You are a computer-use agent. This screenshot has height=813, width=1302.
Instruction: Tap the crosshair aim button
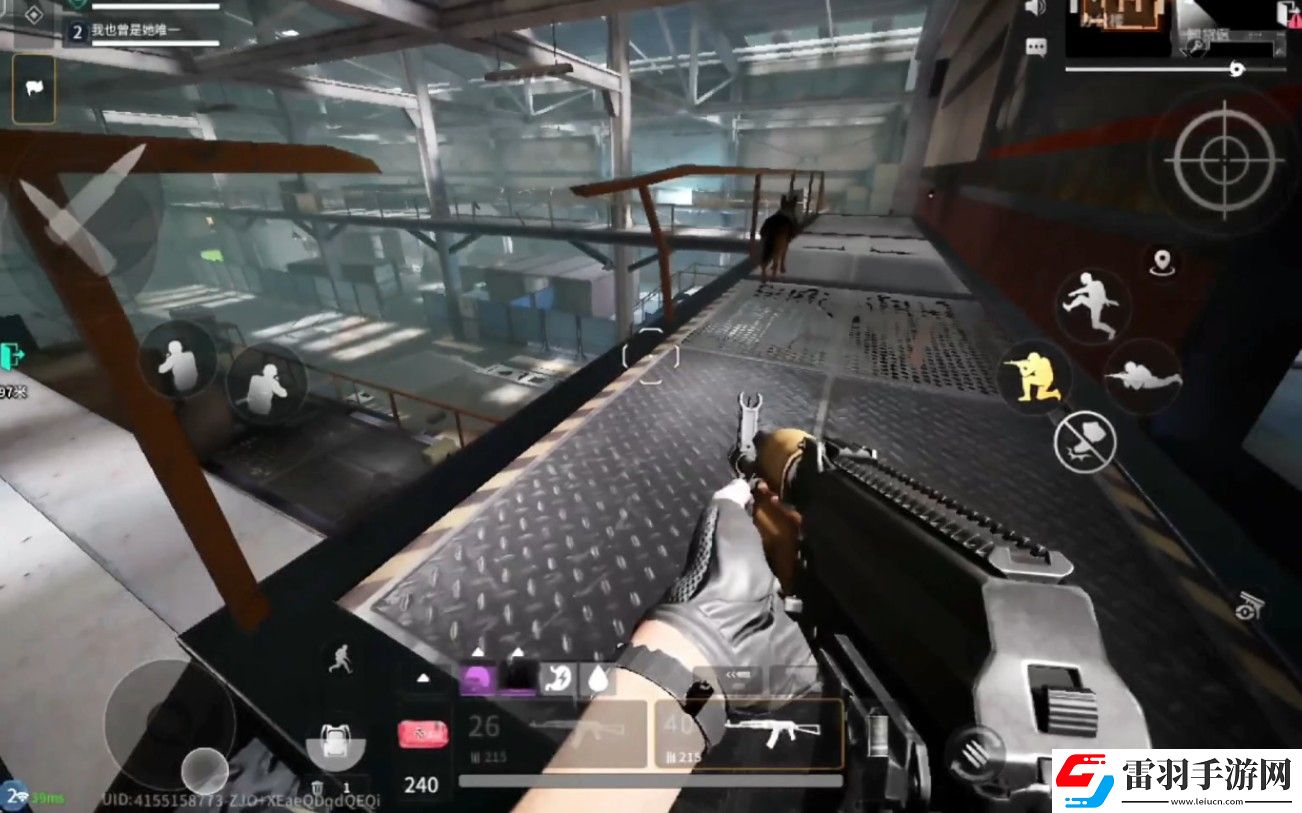[1225, 159]
